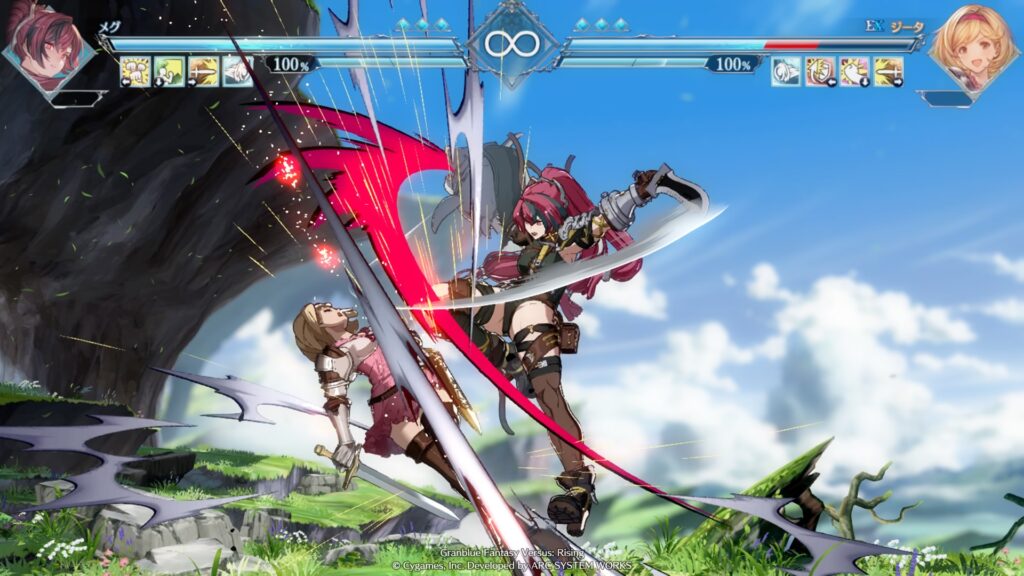Screen dimensions: 1024x576
Task: Trigger メグ's orange sword skill icon
Action: 203,71
